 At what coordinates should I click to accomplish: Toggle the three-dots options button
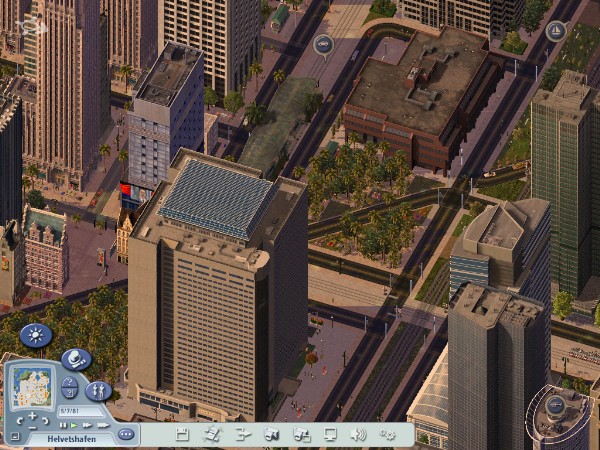point(126,434)
